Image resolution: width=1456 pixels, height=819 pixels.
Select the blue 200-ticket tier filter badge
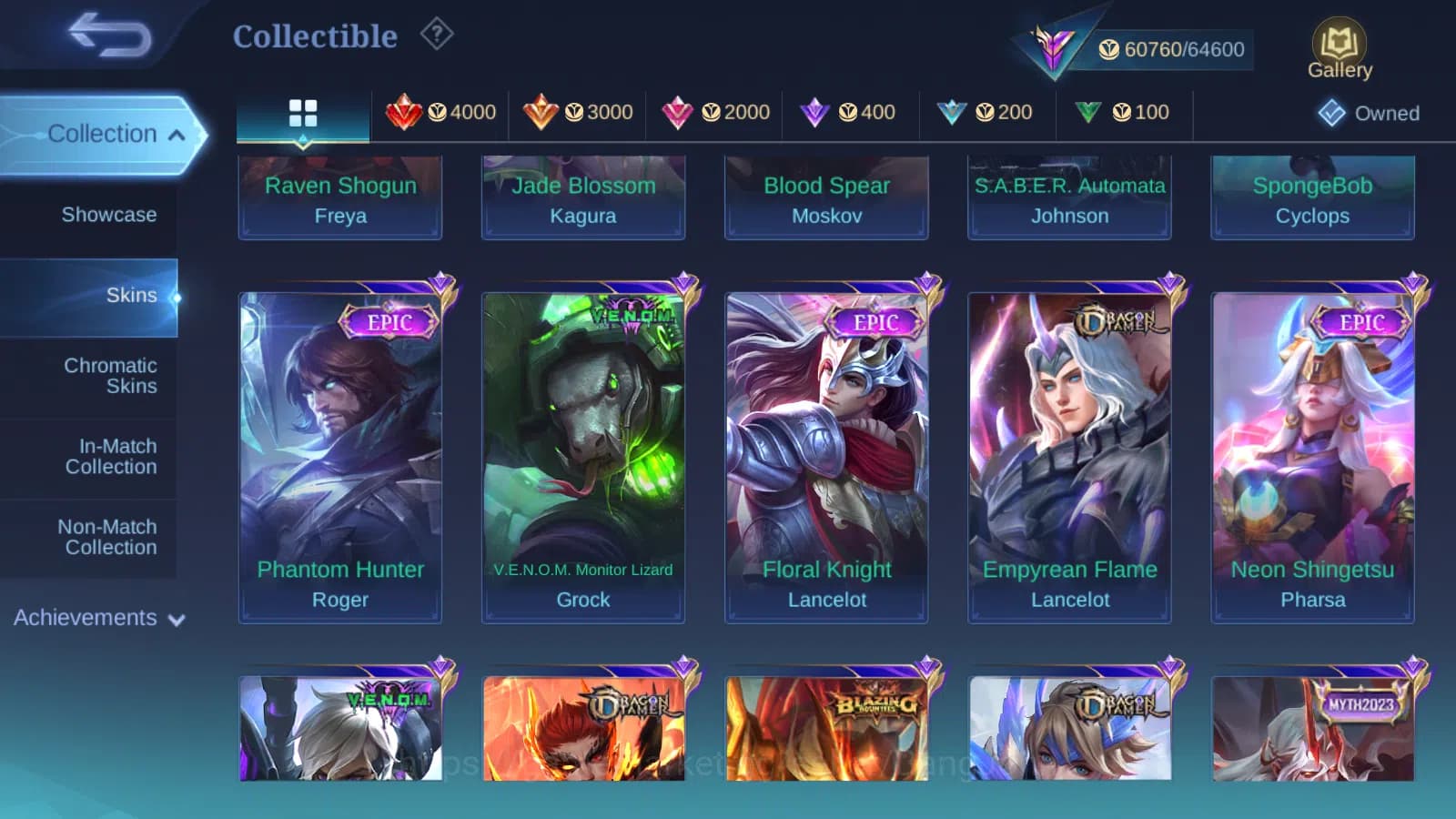tap(986, 112)
